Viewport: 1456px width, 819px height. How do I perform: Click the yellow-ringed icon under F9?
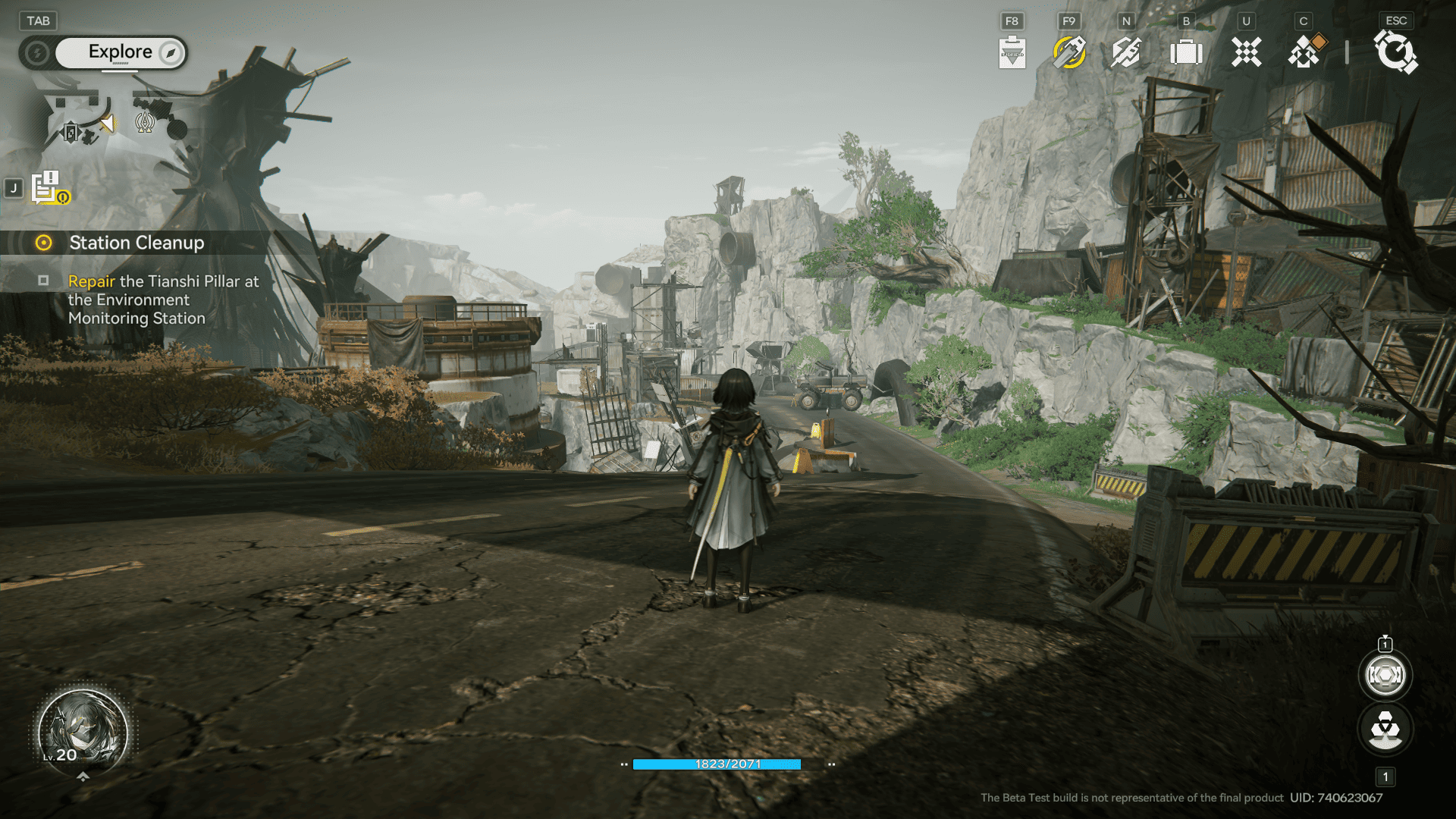(1069, 53)
